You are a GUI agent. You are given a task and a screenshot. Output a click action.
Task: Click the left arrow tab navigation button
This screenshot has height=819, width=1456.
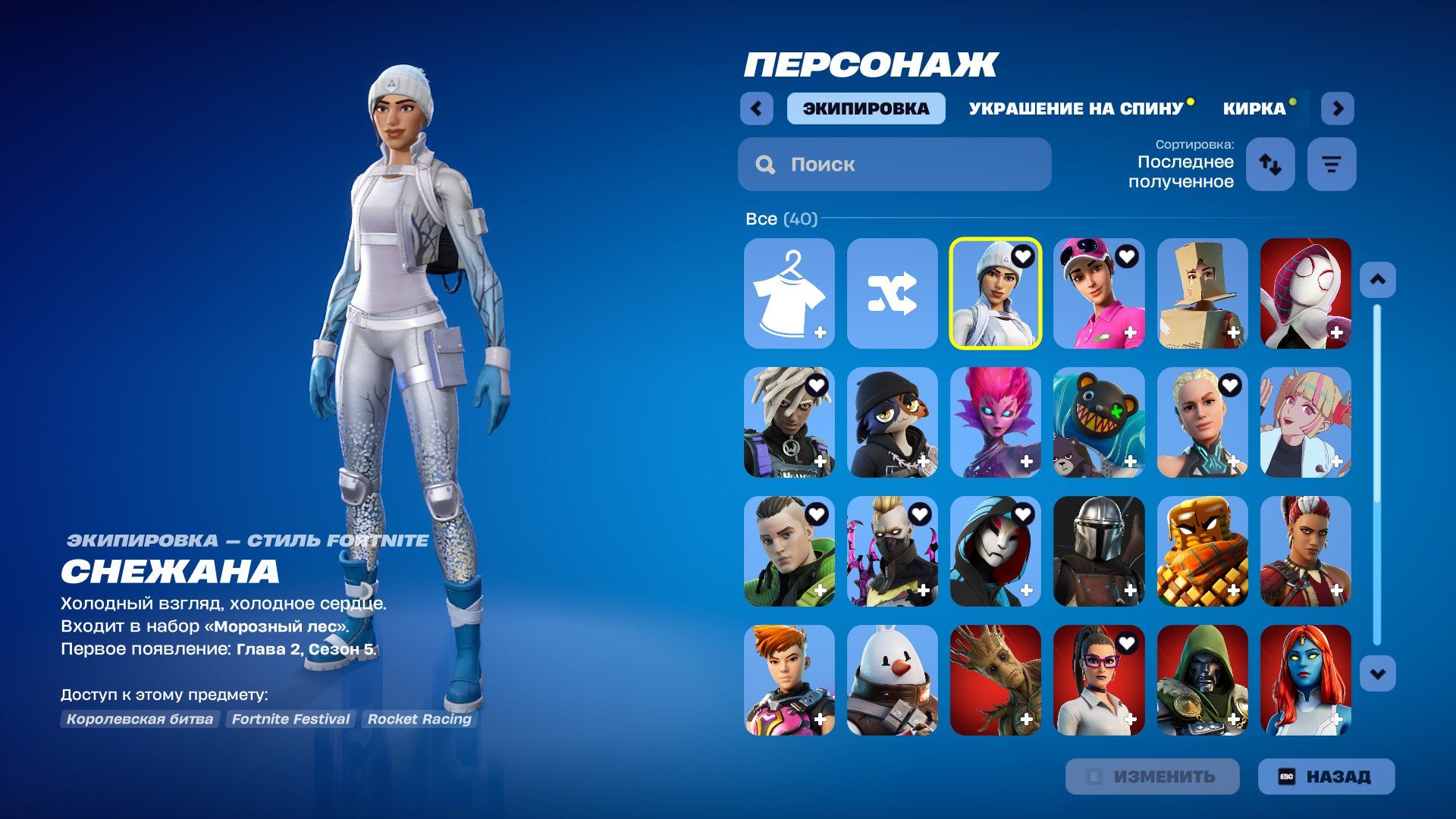tap(756, 108)
